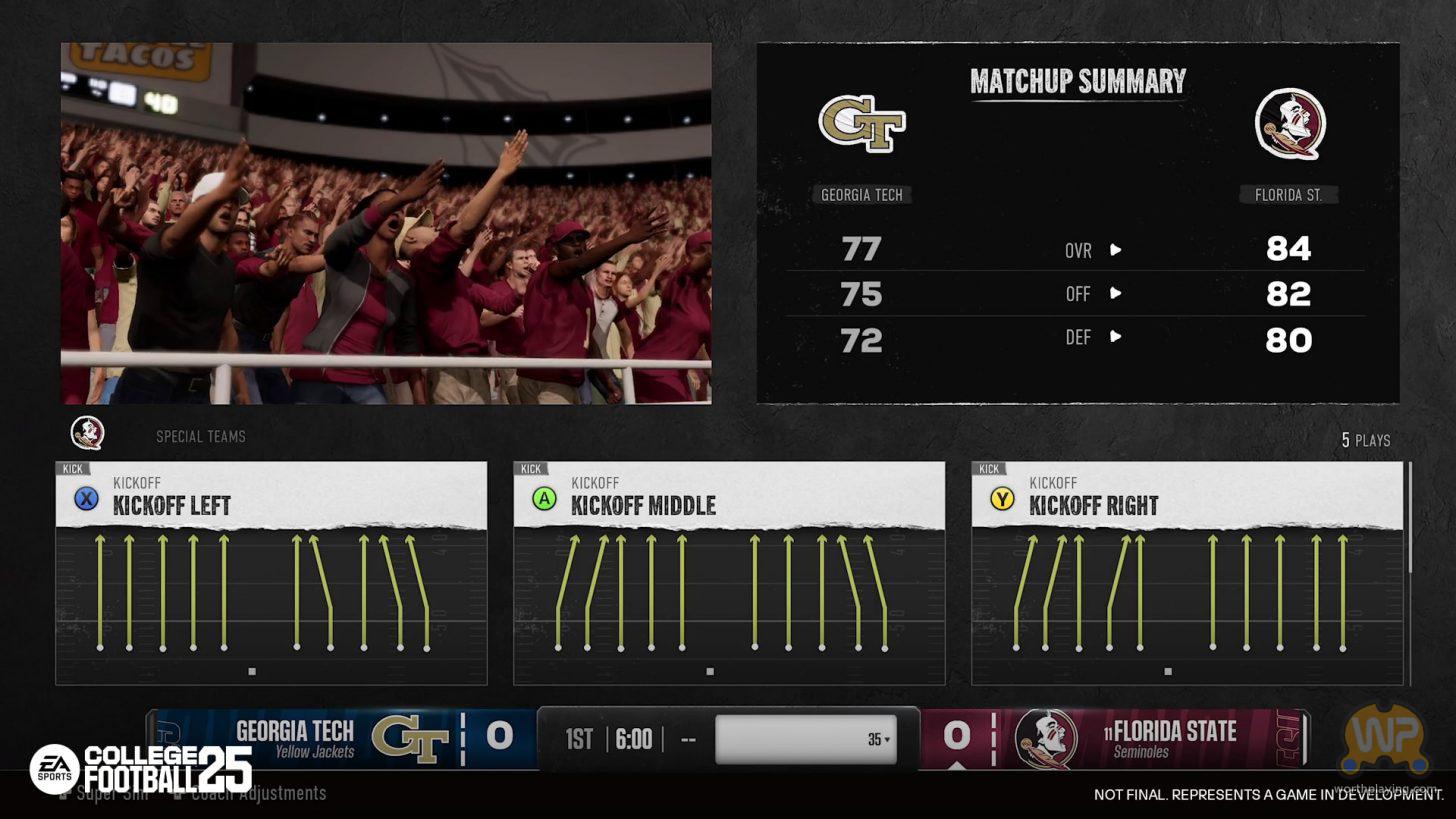Select the Kickoff Left play card
The height and width of the screenshot is (819, 1456).
(x=271, y=573)
